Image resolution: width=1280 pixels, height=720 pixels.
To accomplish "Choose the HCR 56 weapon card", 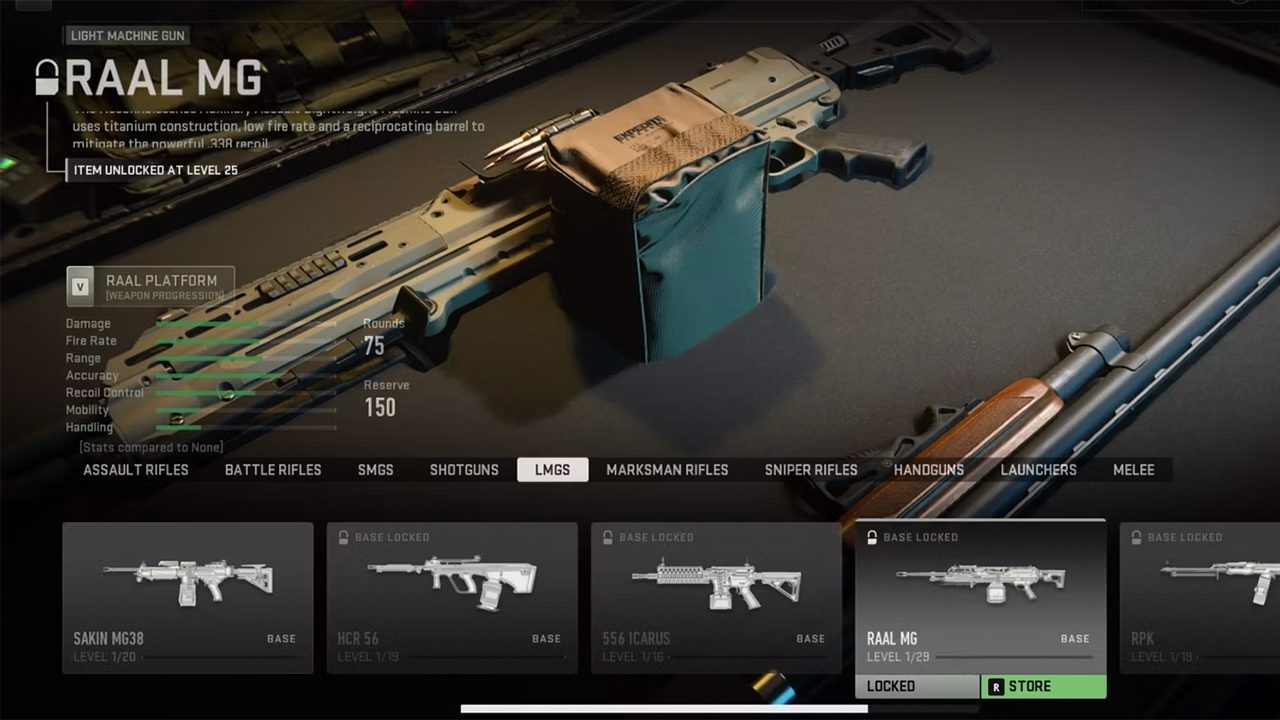I will click(x=452, y=597).
